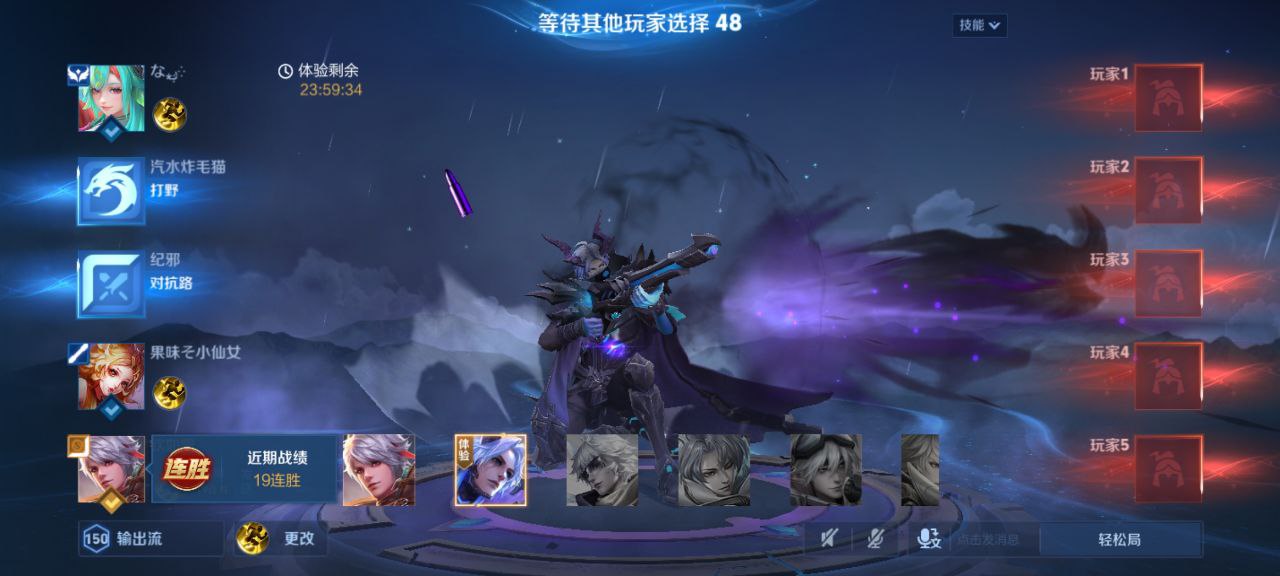Click the green-haired hero portrait of the top teammate
The height and width of the screenshot is (576, 1280).
(112, 98)
